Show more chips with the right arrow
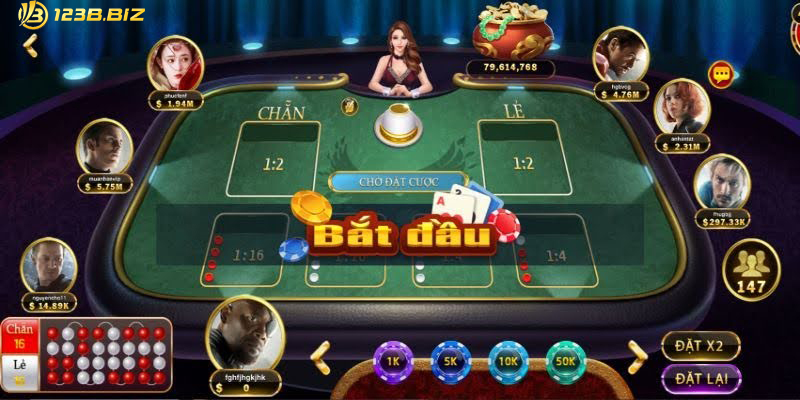The image size is (800, 400). [x=637, y=352]
